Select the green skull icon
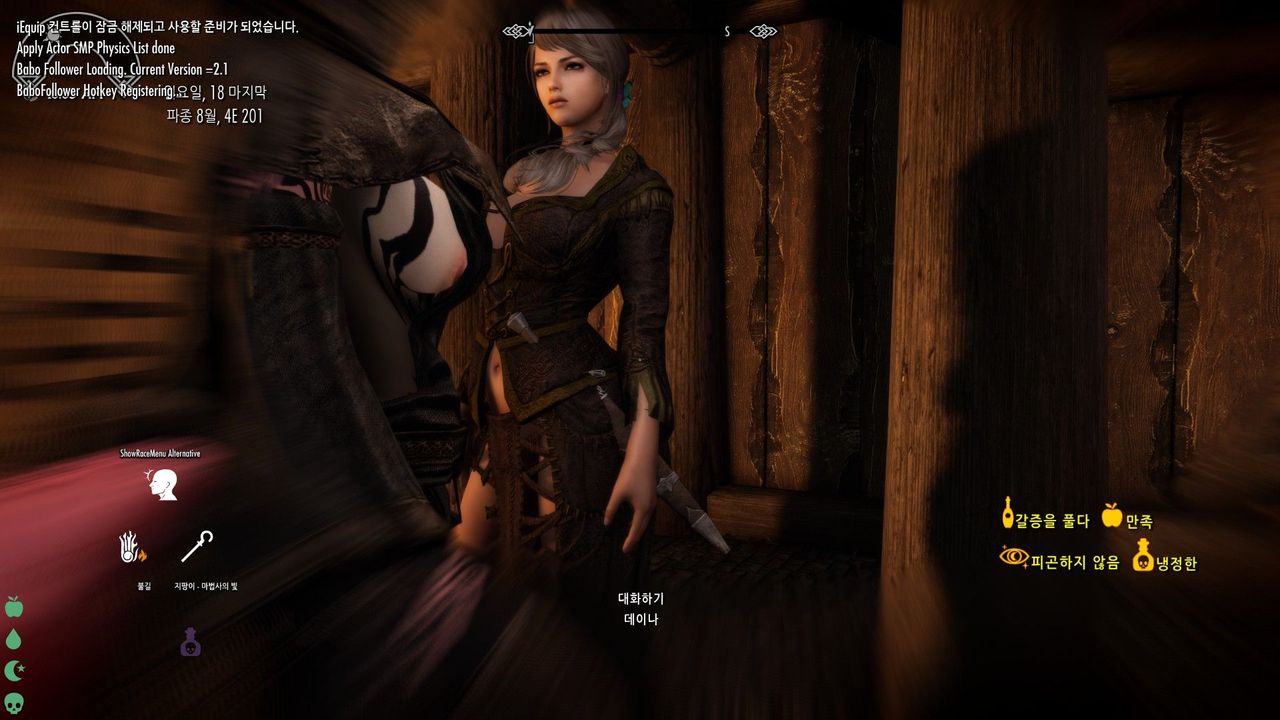This screenshot has height=720, width=1280. point(14,702)
